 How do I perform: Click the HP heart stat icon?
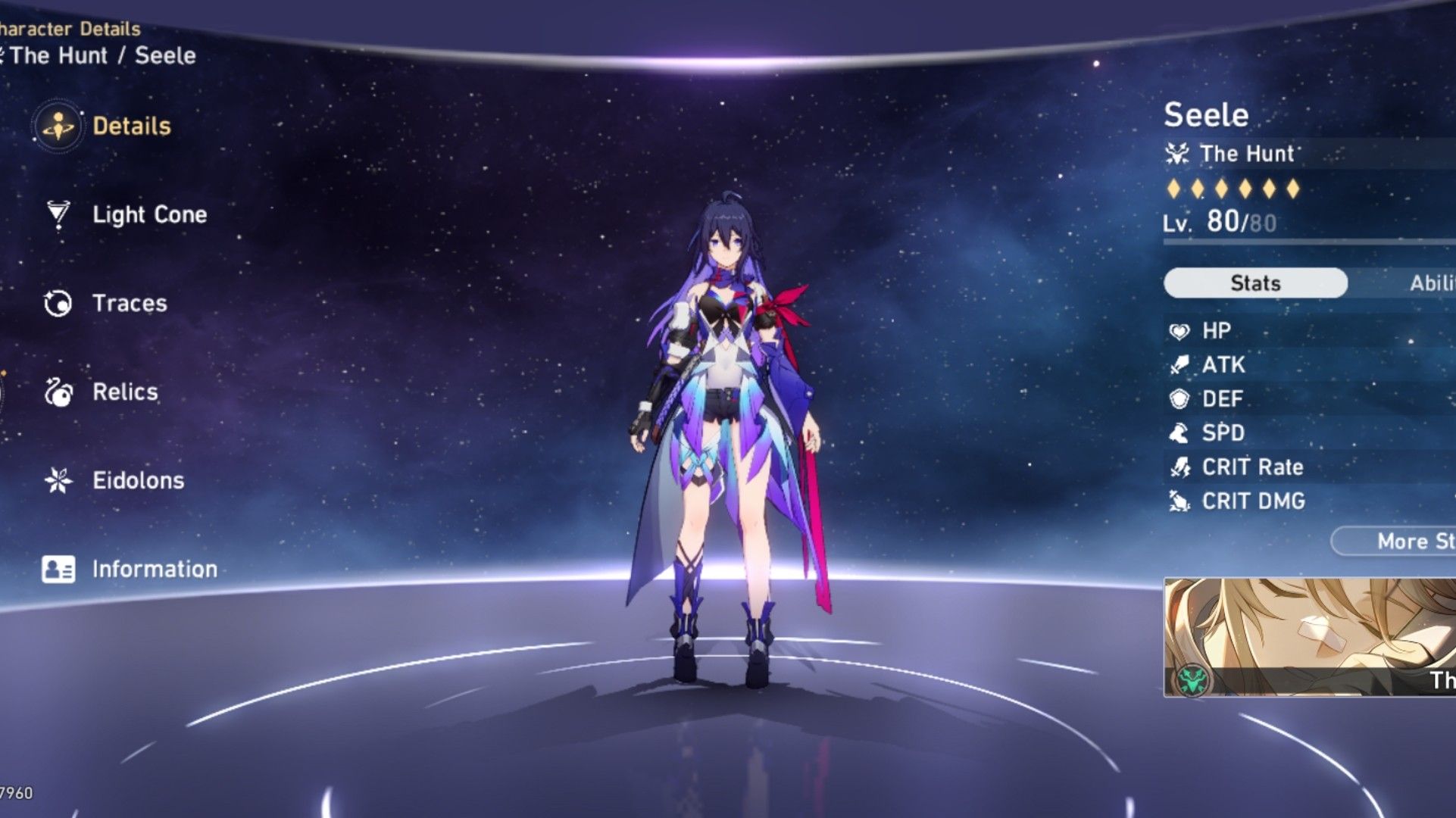pyautogui.click(x=1179, y=330)
